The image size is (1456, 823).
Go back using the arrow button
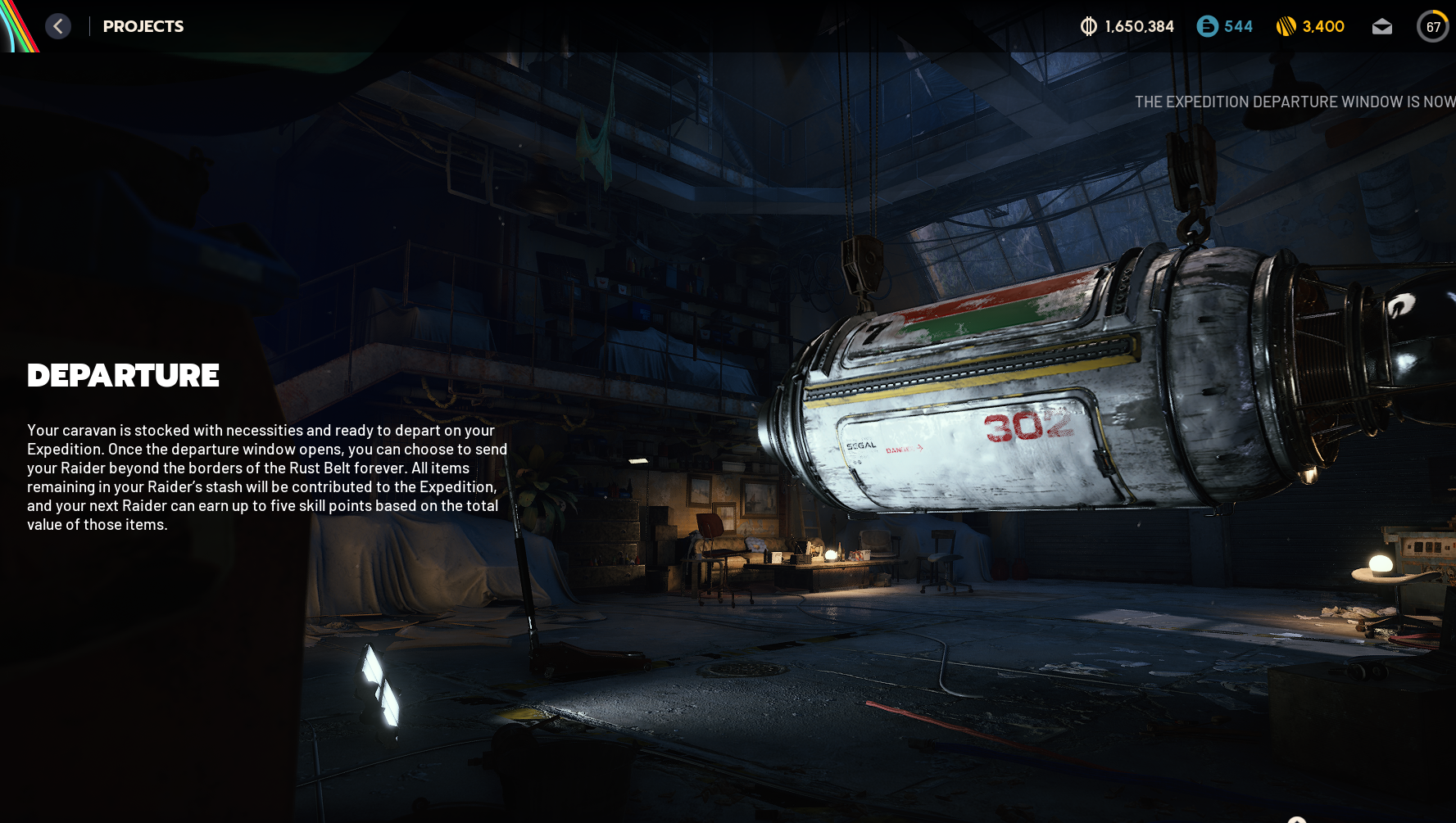tap(58, 26)
